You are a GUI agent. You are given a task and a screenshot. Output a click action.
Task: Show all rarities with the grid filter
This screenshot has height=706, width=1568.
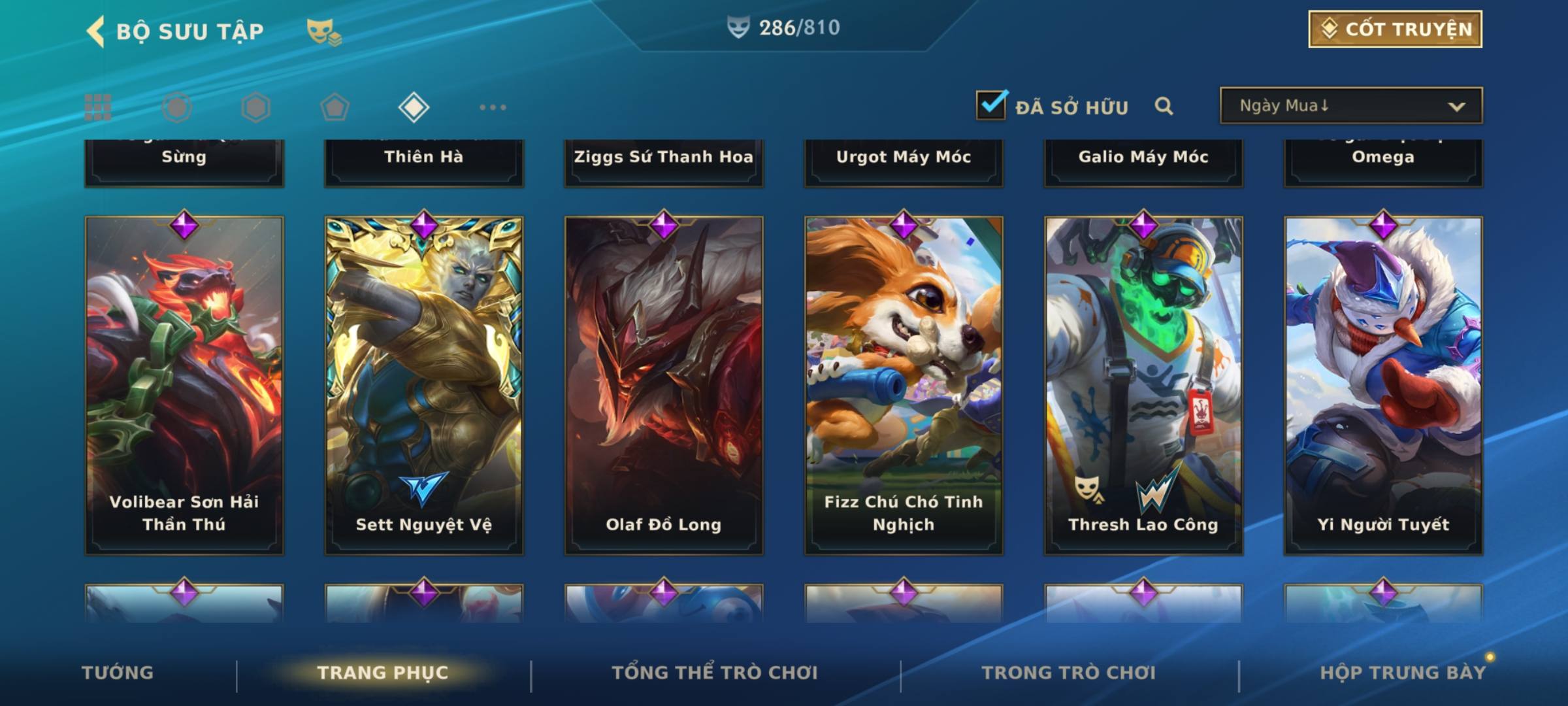coord(98,107)
